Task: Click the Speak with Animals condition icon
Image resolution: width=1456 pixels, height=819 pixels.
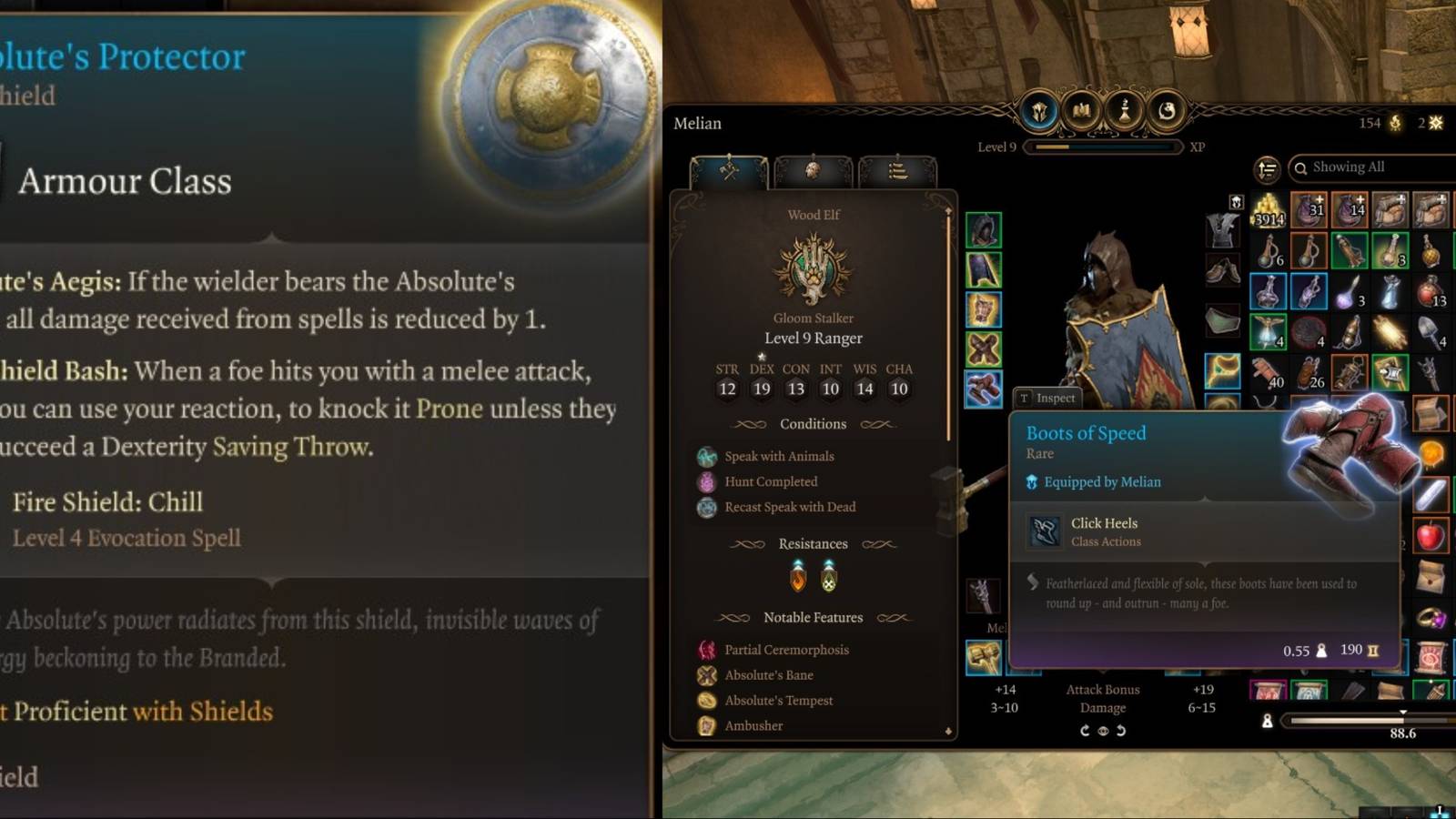Action: pyautogui.click(x=706, y=456)
